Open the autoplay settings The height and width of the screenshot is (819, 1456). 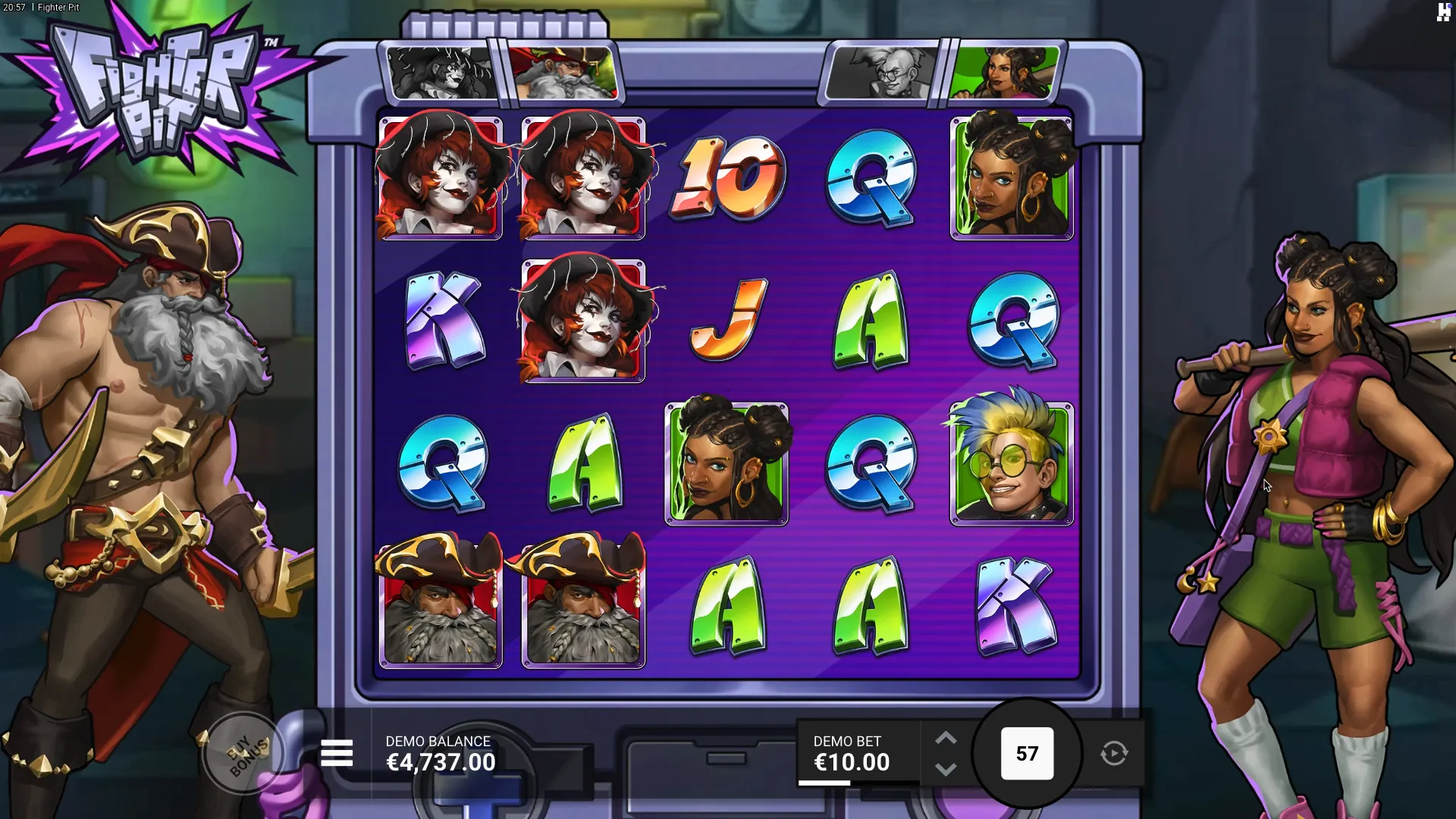click(x=1114, y=754)
